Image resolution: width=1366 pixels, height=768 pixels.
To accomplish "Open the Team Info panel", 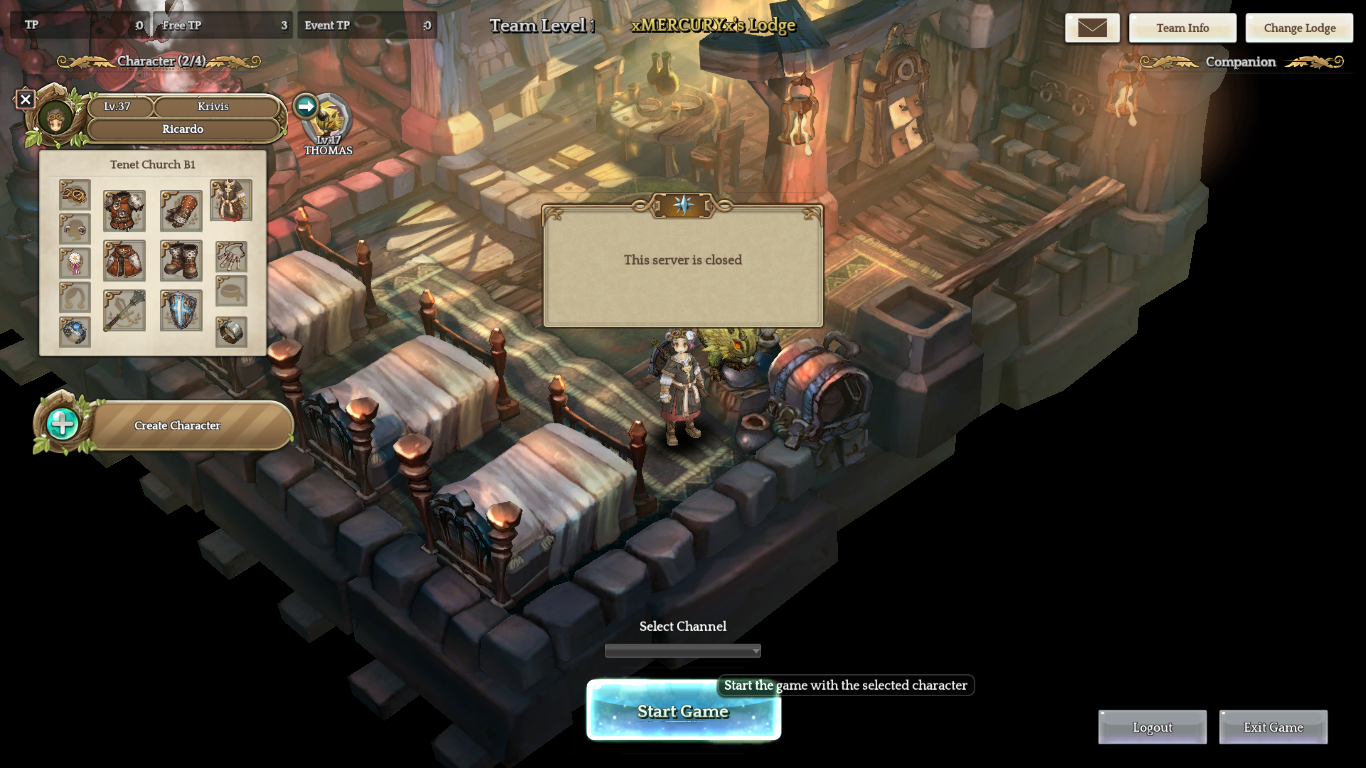I will pos(1182,28).
